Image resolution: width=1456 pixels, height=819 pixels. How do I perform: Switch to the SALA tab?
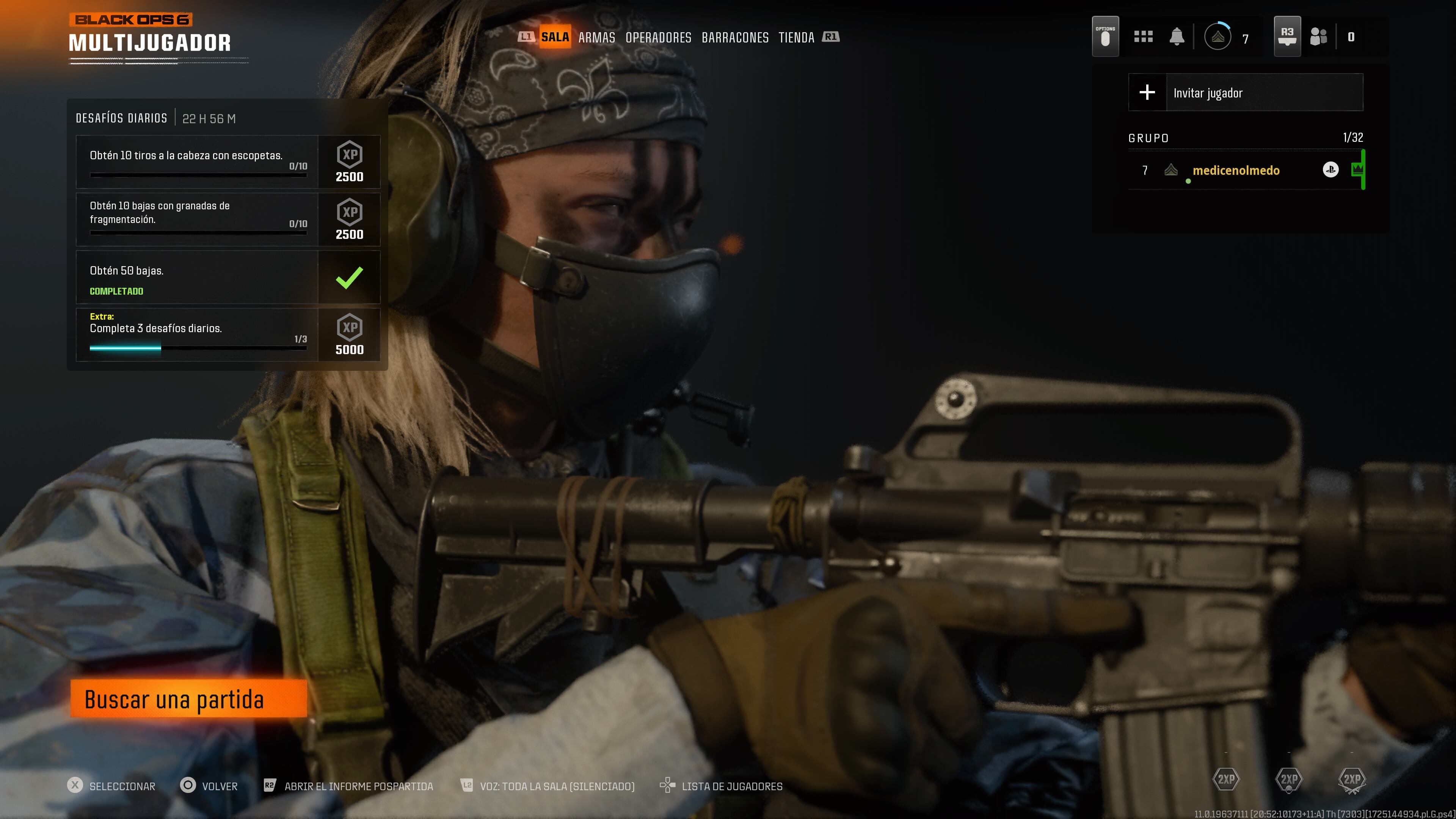point(554,37)
